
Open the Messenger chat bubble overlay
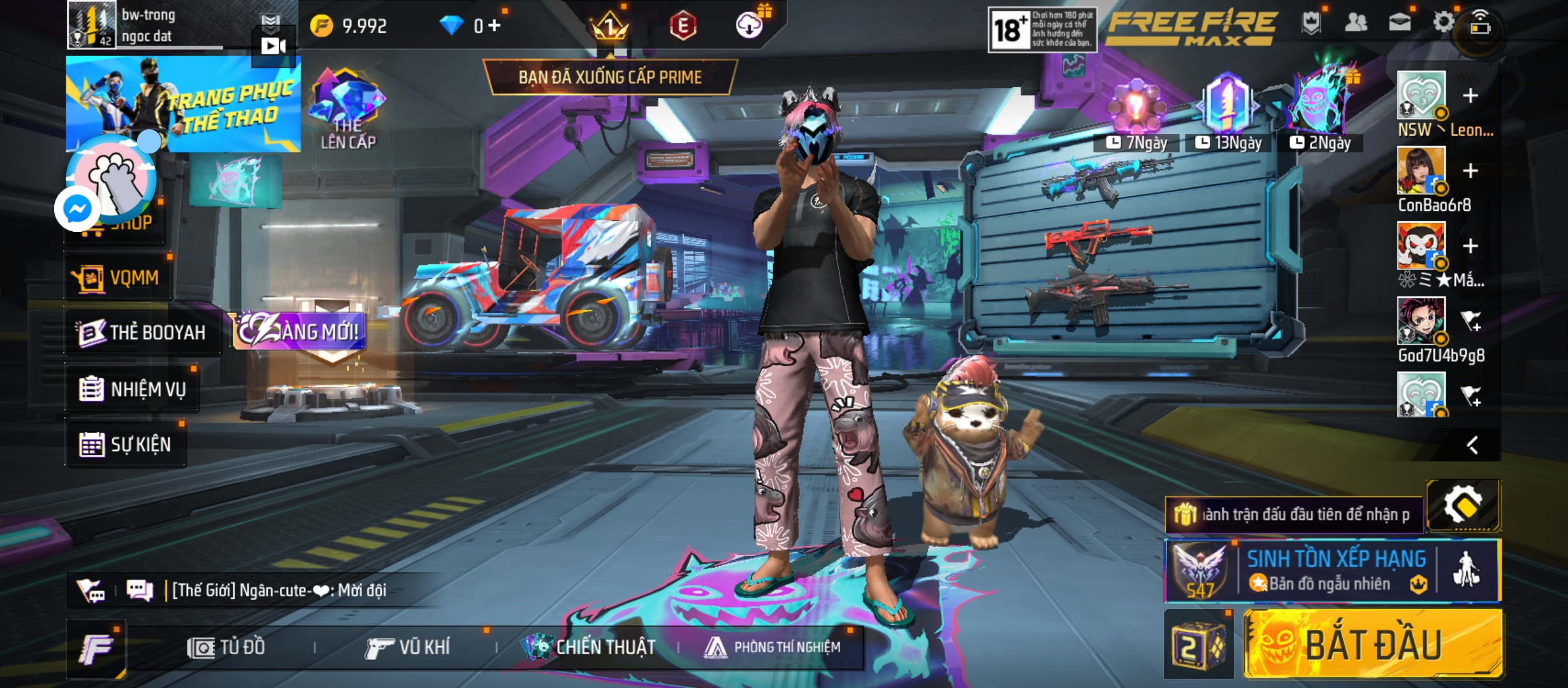[x=77, y=209]
